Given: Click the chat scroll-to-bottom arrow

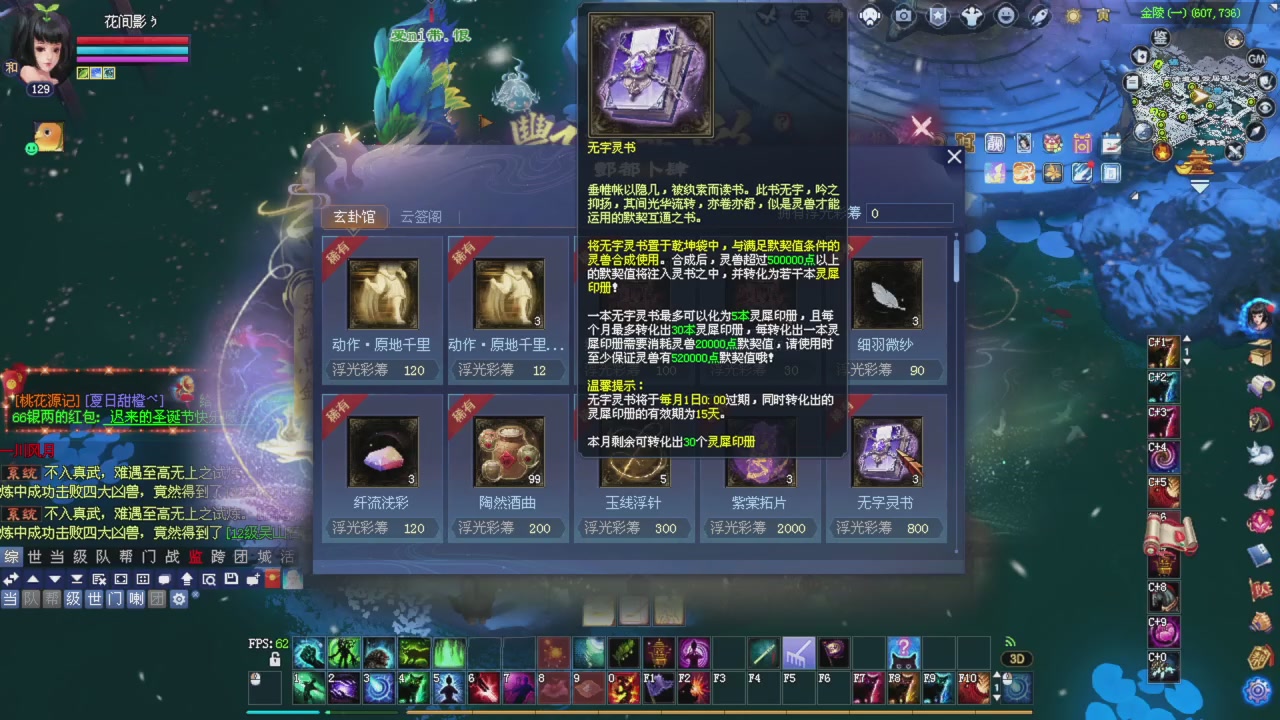Looking at the screenshot, I should click(x=77, y=578).
